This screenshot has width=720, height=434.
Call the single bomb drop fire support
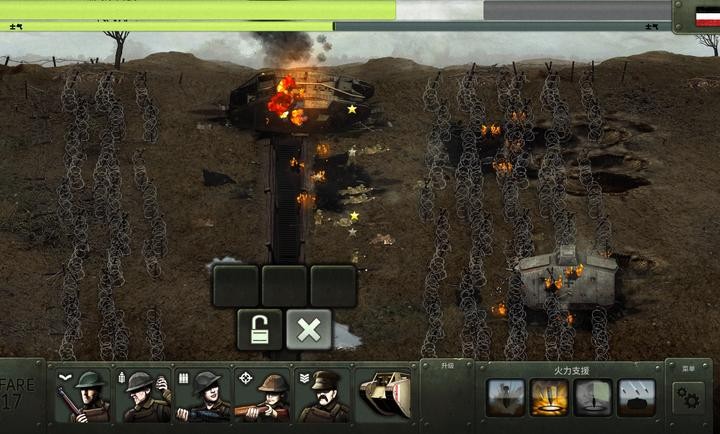coord(505,397)
